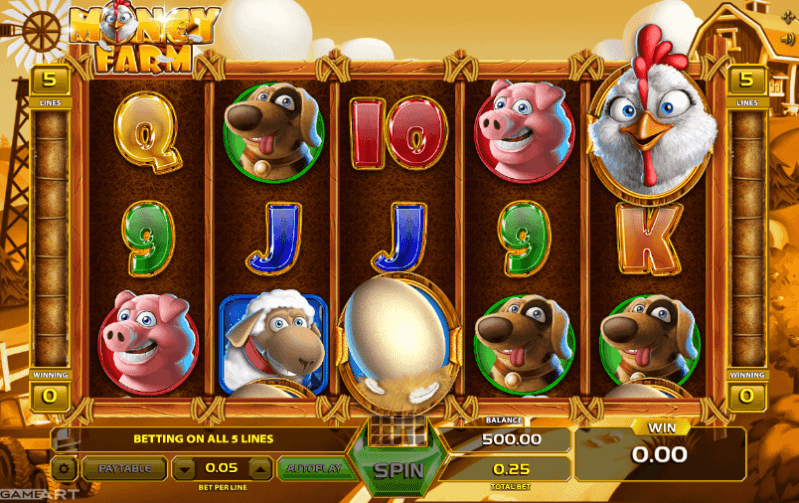Open settings with the gear icon
This screenshot has width=799, height=503.
click(64, 467)
